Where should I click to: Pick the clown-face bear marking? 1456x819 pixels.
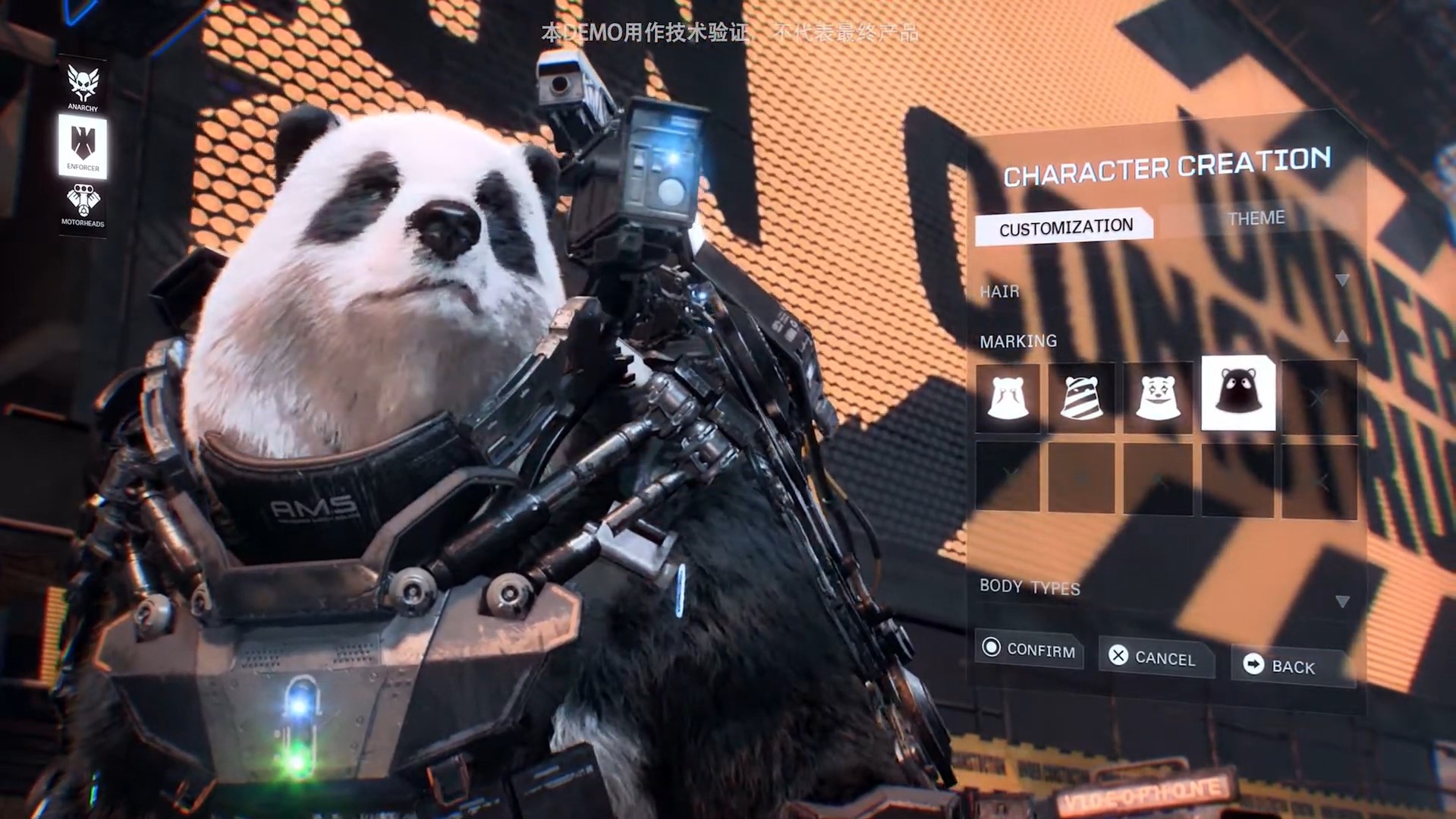[1159, 395]
